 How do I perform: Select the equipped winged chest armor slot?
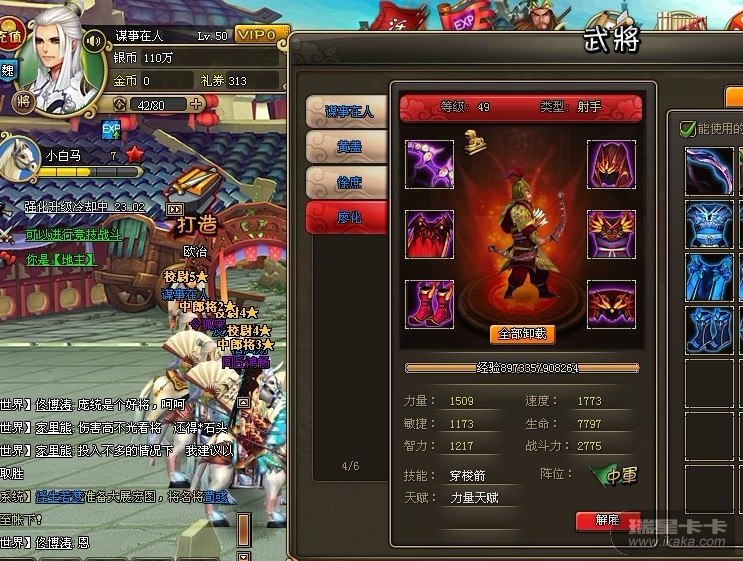[x=611, y=235]
